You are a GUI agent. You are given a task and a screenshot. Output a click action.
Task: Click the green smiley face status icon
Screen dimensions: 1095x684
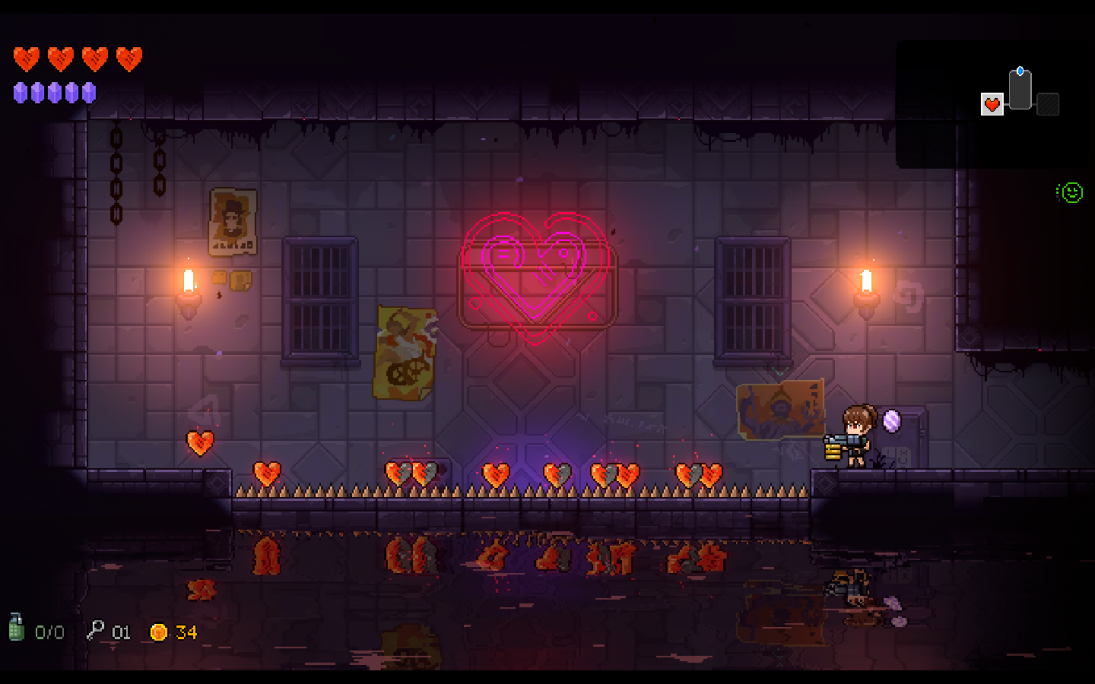pyautogui.click(x=1071, y=192)
